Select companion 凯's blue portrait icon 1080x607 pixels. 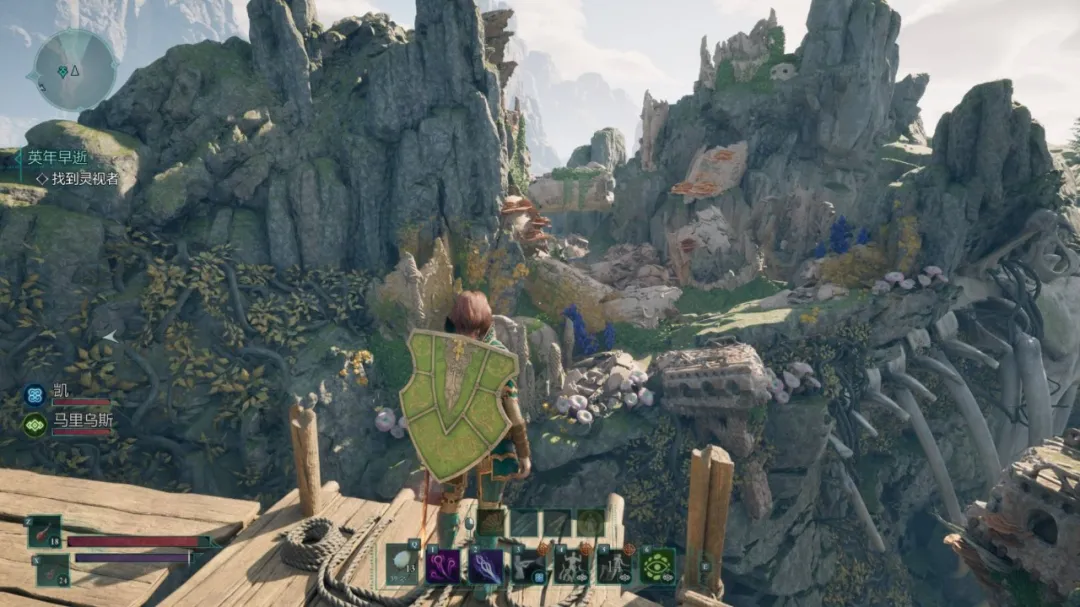pyautogui.click(x=35, y=394)
